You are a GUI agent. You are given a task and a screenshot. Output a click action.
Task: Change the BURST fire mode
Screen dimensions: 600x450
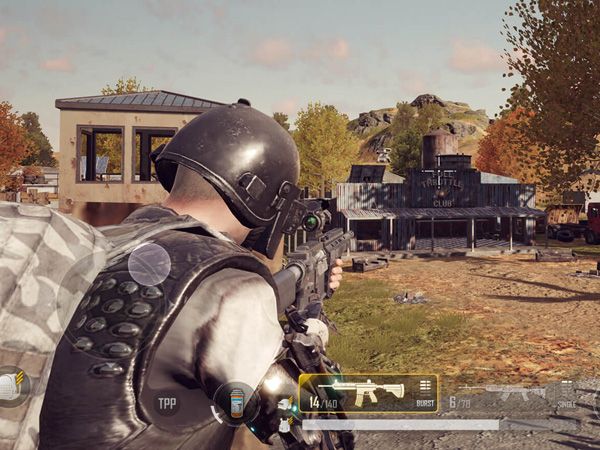click(426, 392)
